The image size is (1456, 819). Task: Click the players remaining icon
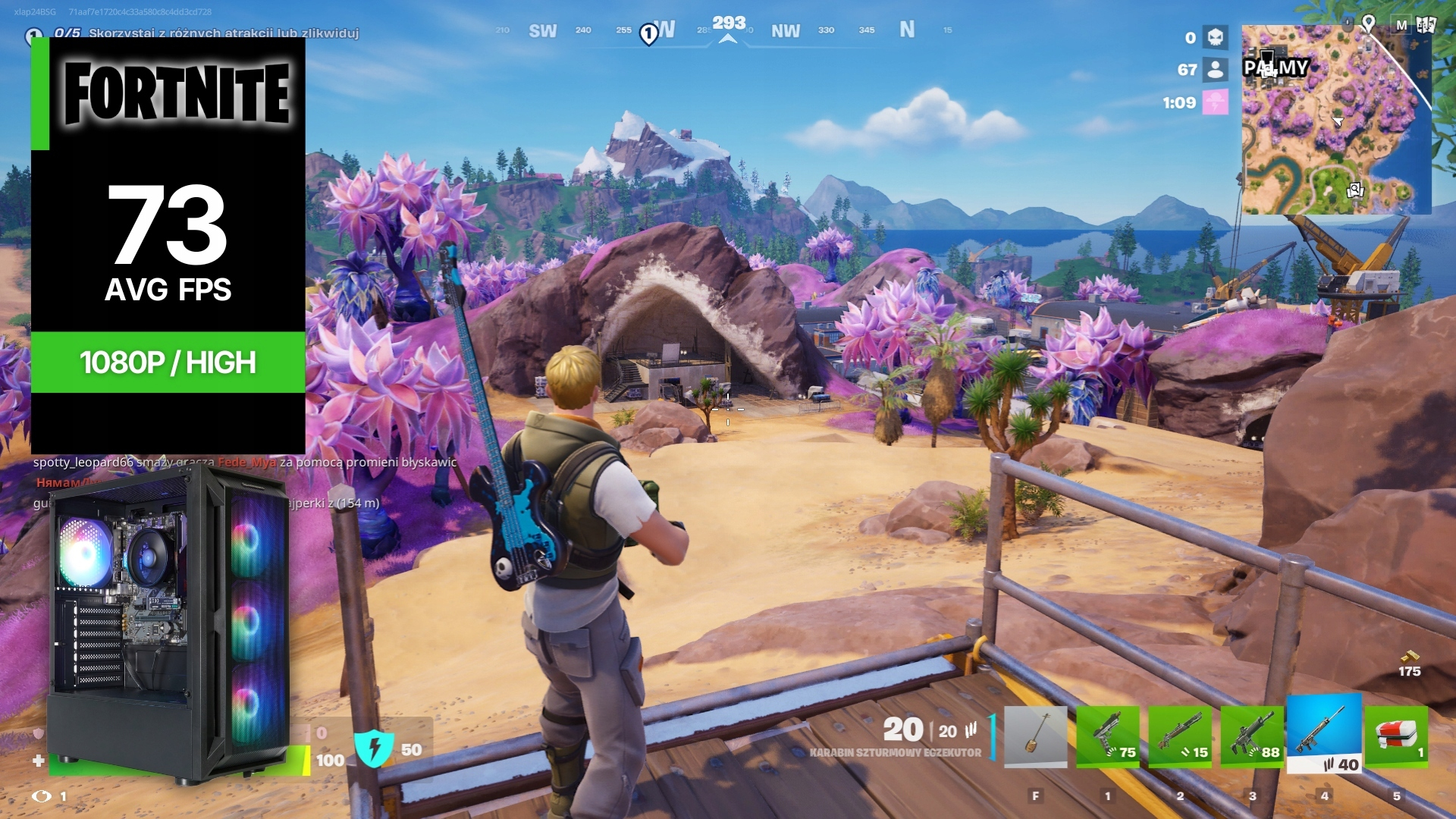[x=1215, y=70]
